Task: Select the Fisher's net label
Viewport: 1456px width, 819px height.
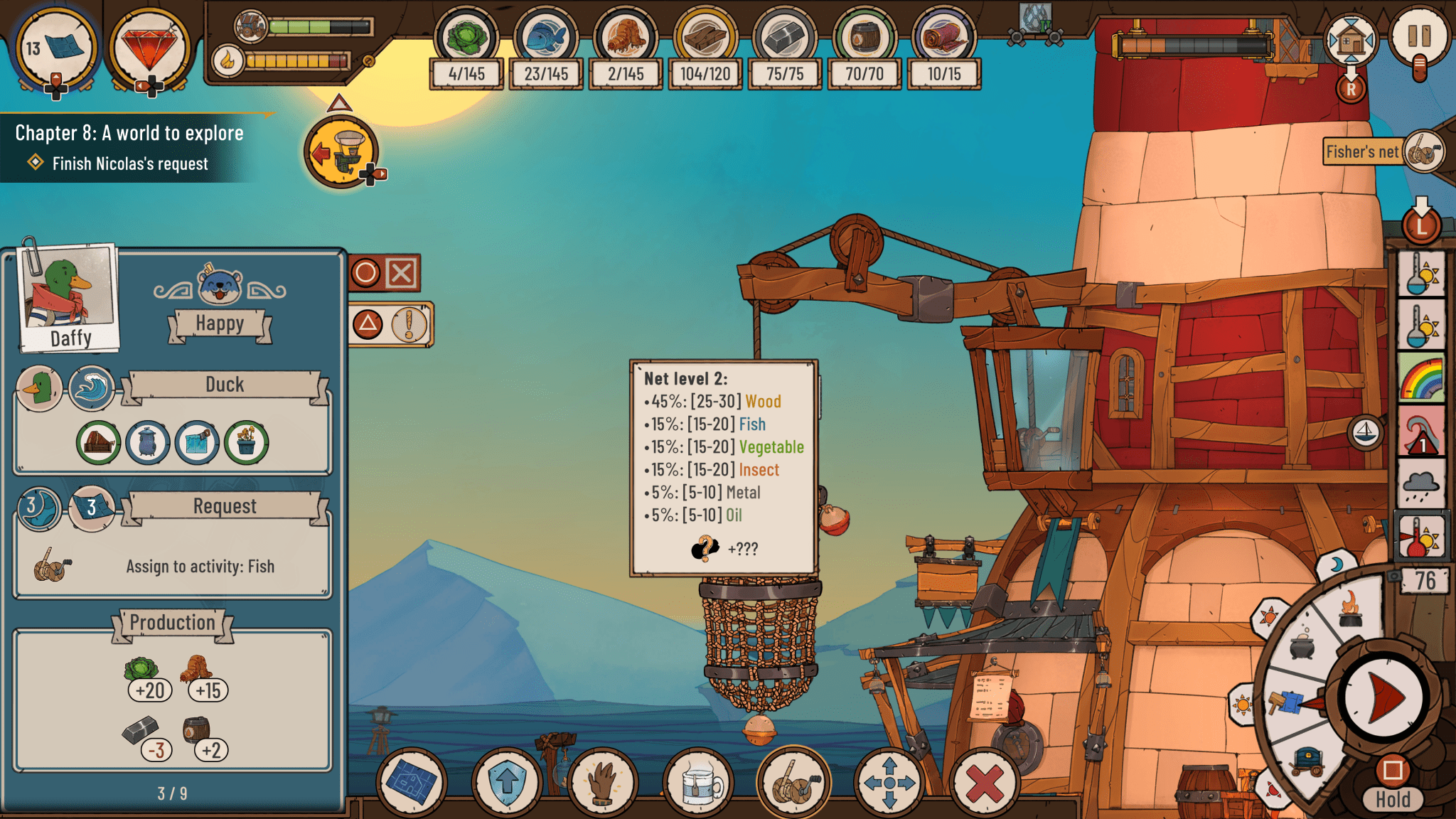Action: [x=1363, y=151]
